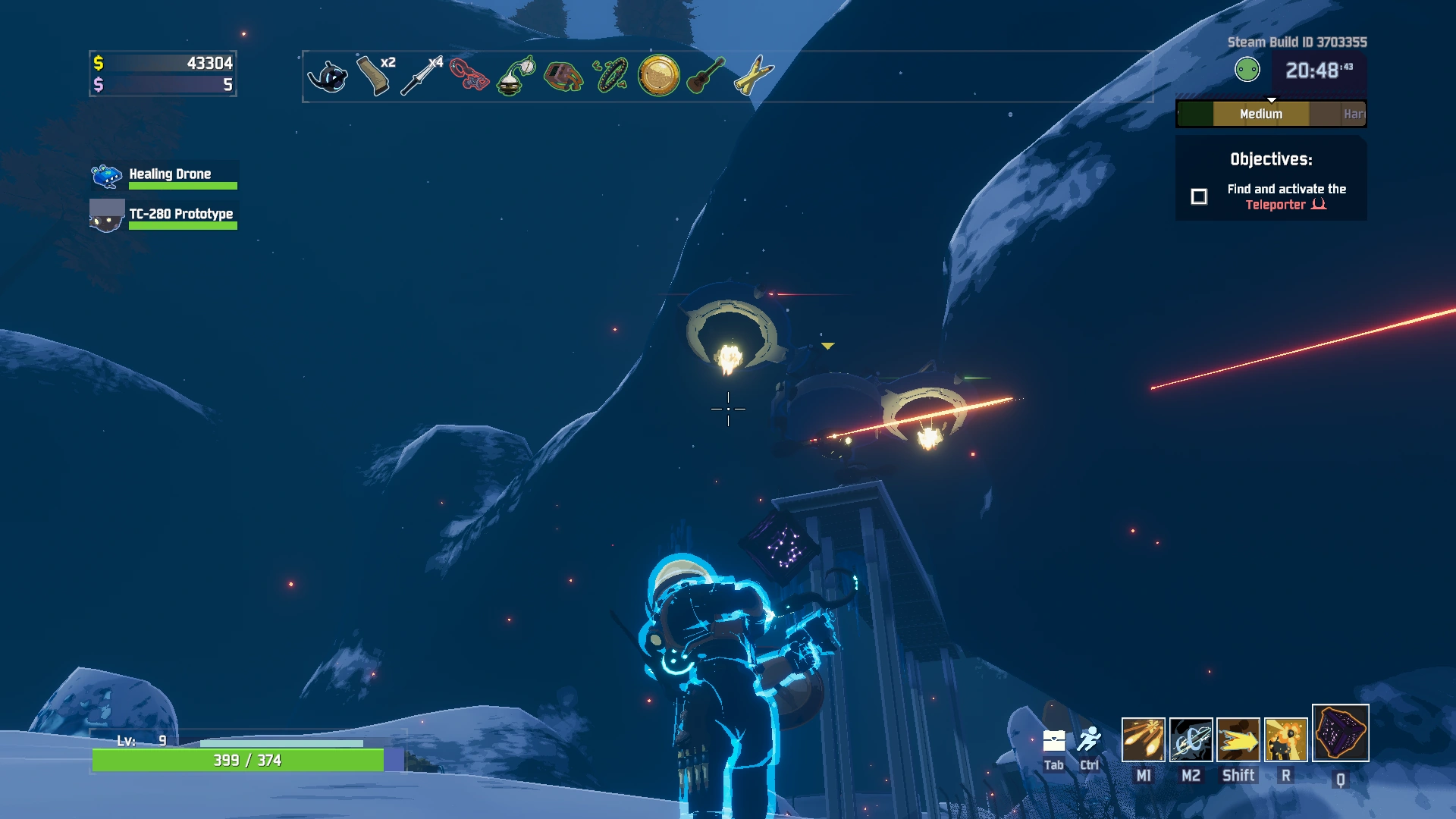Click the green face difficulty icon
This screenshot has width=1456, height=819.
1247,71
